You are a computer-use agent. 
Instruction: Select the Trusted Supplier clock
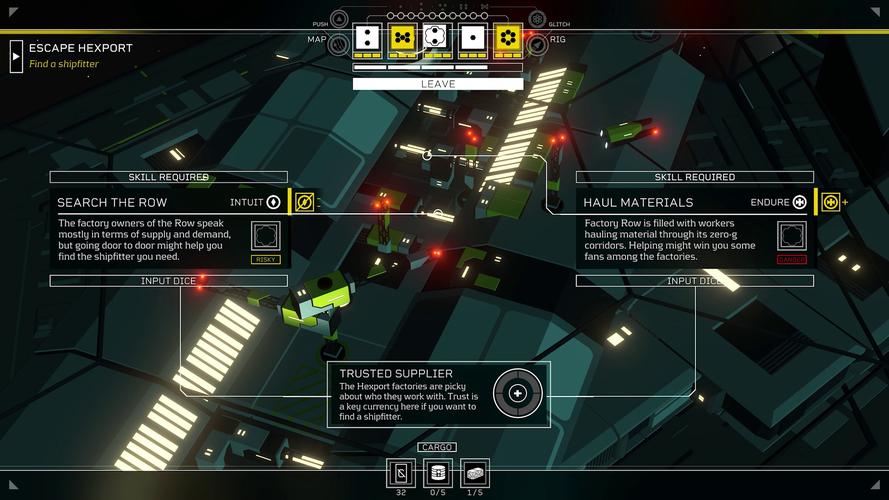(x=517, y=394)
